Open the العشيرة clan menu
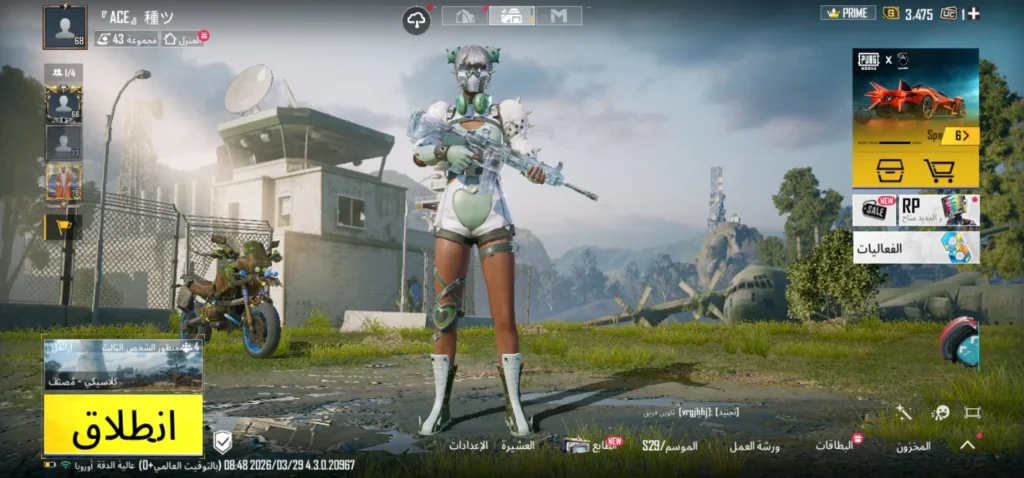This screenshot has height=478, width=1024. pos(518,446)
